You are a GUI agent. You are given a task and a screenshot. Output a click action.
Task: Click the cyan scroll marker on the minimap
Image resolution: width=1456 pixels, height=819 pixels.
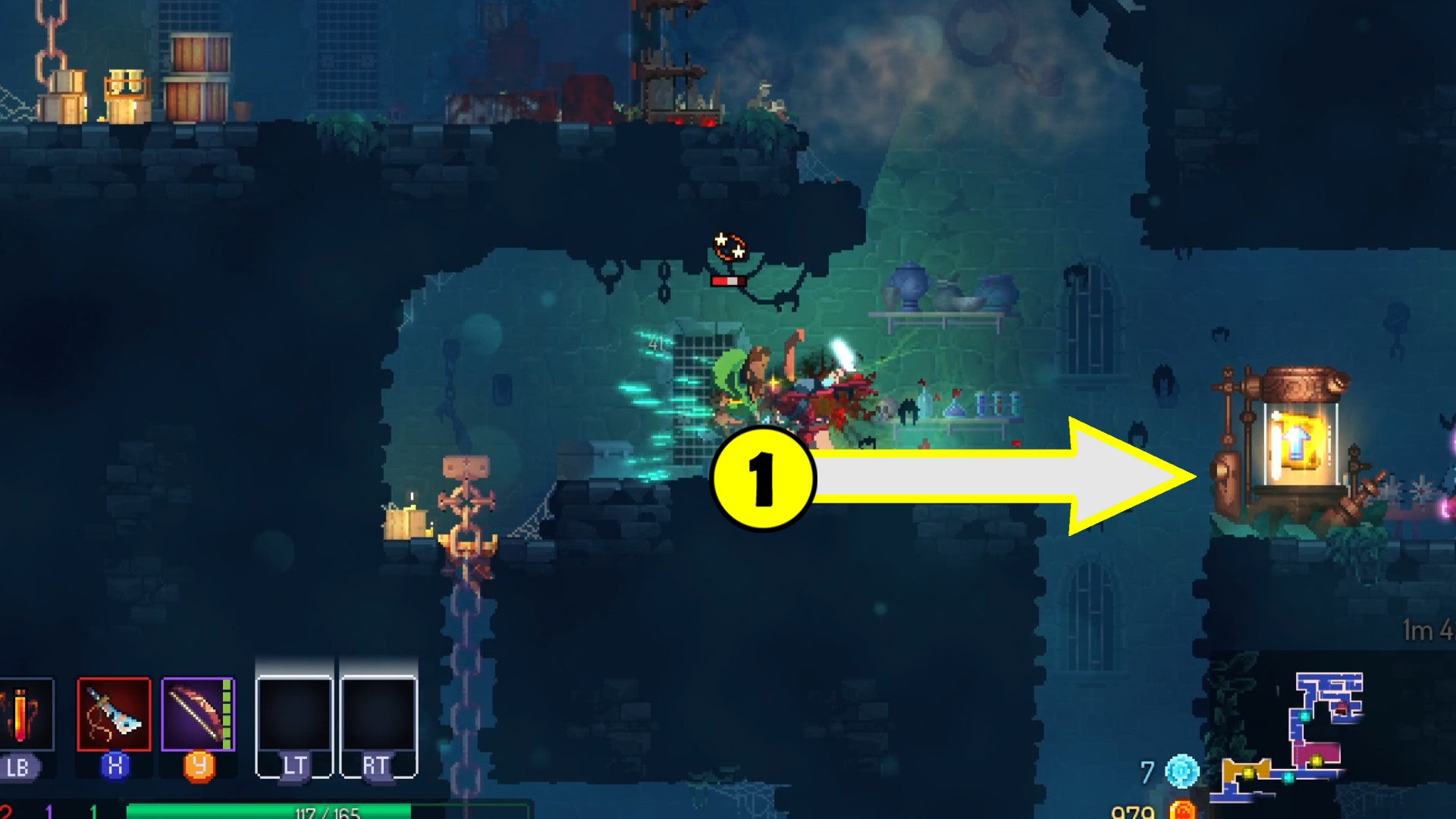(1305, 717)
